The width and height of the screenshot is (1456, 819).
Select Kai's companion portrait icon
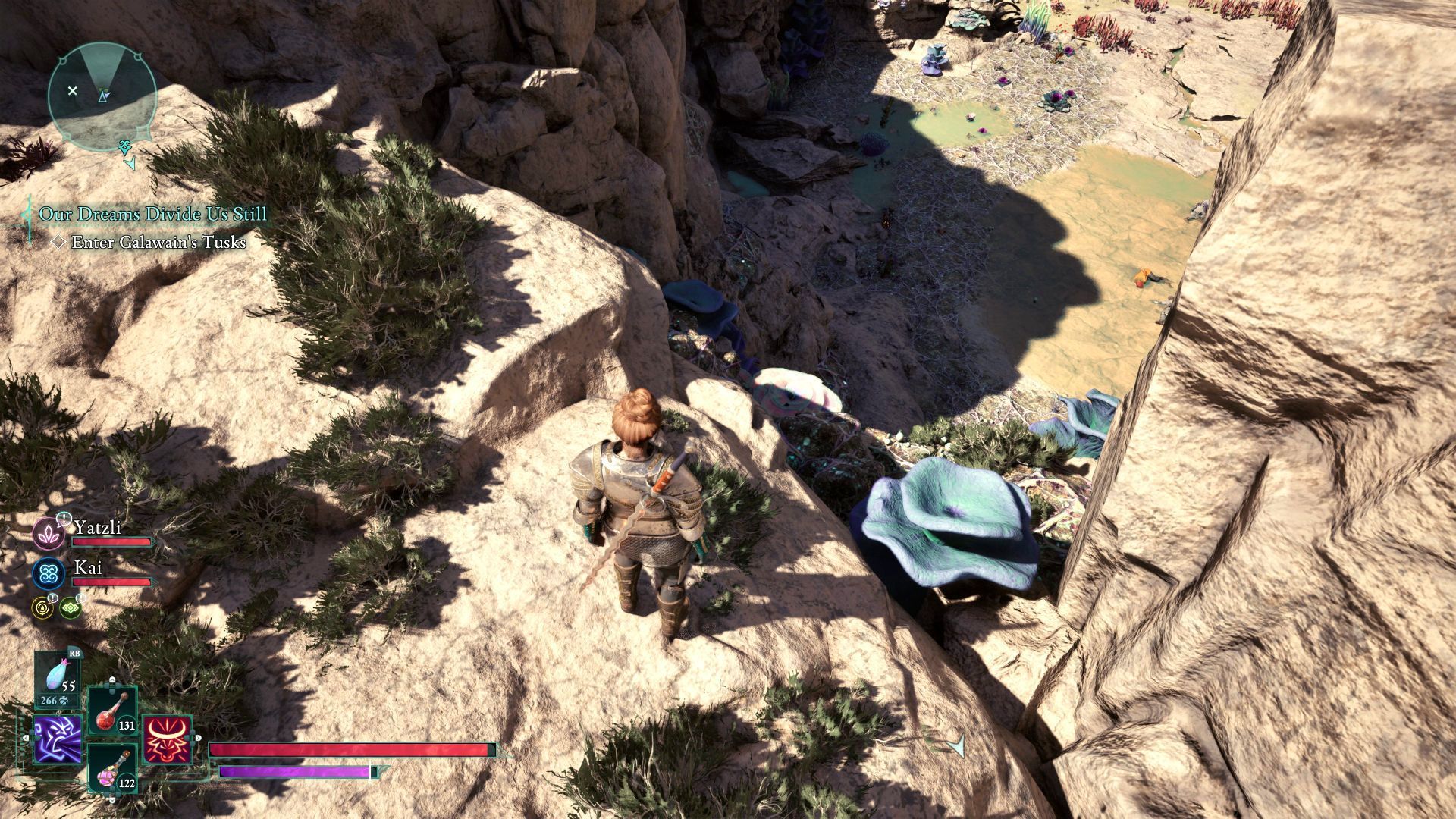[x=49, y=574]
